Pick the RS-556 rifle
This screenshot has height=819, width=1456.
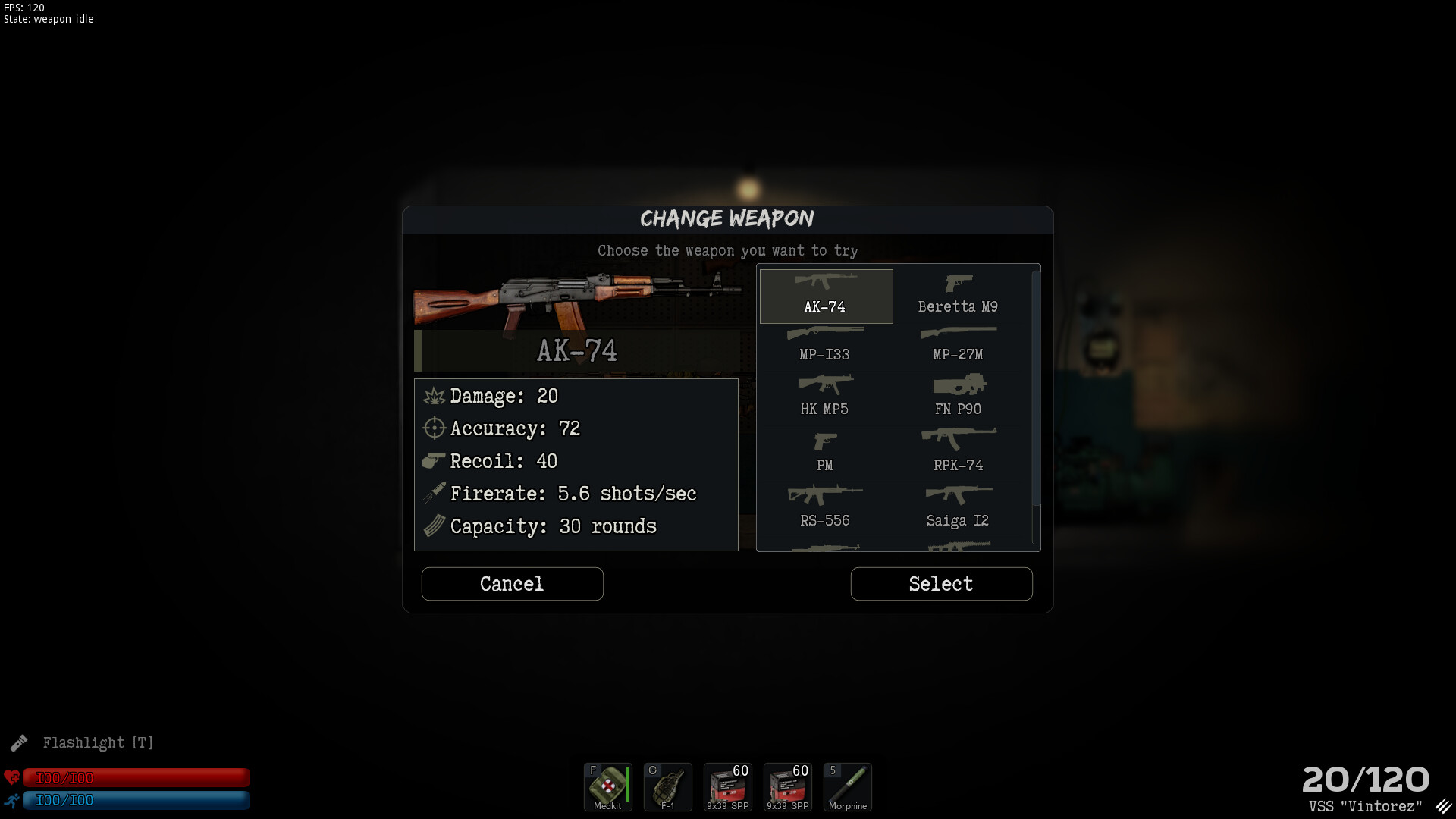click(825, 508)
